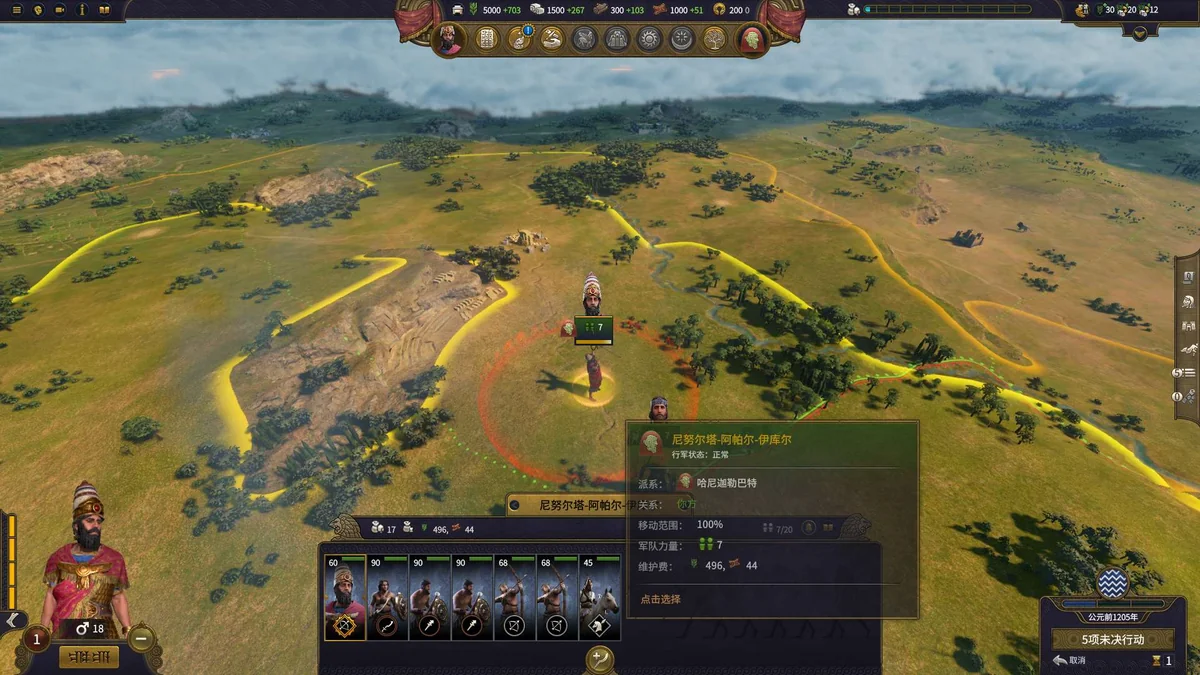The image size is (1200, 675).
Task: Open the golden tree panel
Action: tap(715, 39)
